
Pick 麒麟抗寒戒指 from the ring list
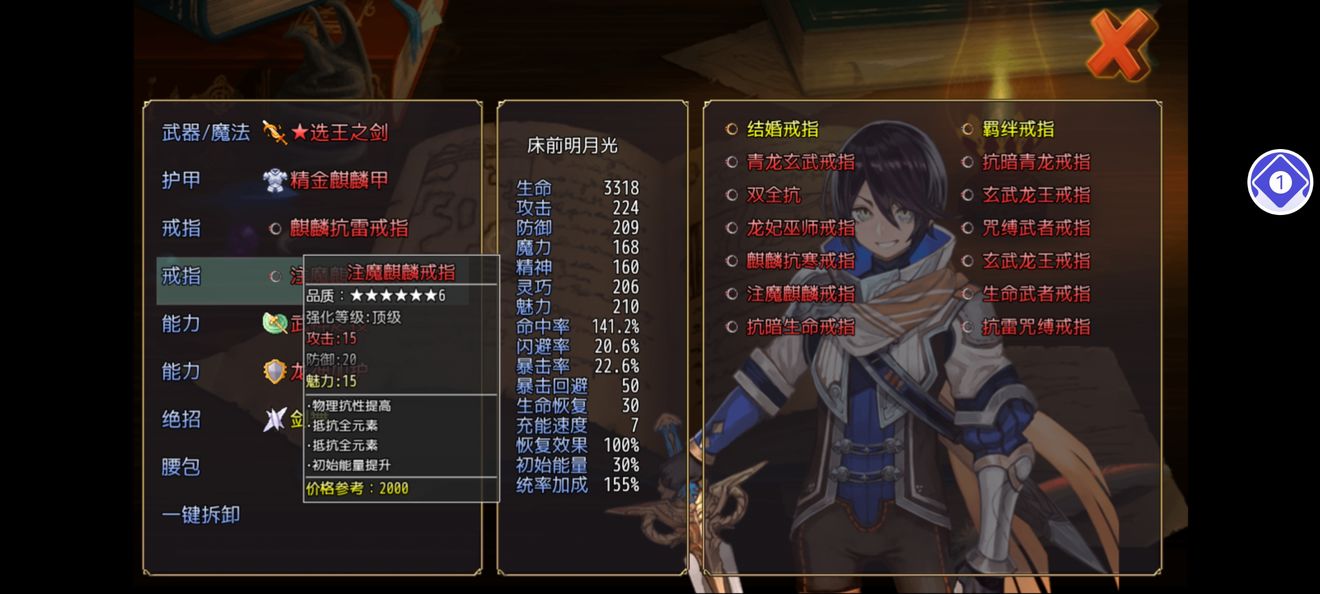800,261
